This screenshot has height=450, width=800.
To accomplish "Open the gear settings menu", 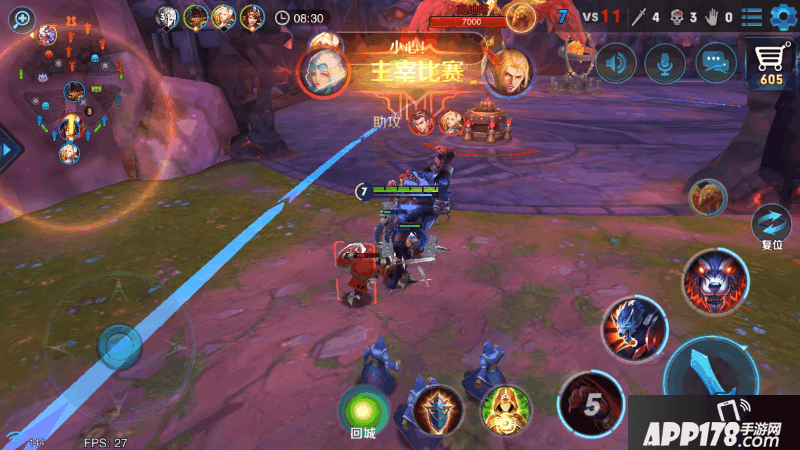I will 781,17.
